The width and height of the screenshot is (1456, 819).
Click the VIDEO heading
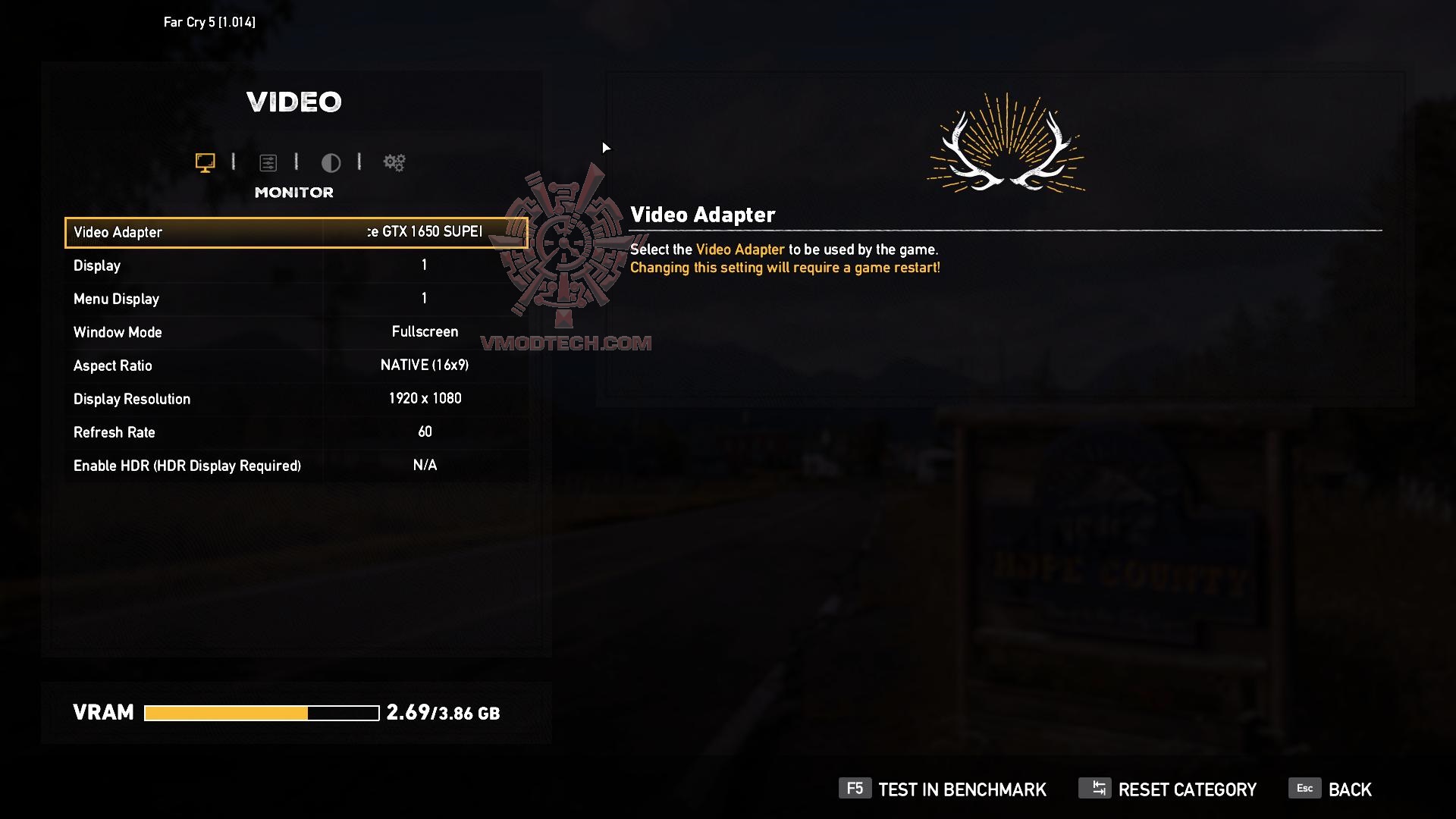294,101
